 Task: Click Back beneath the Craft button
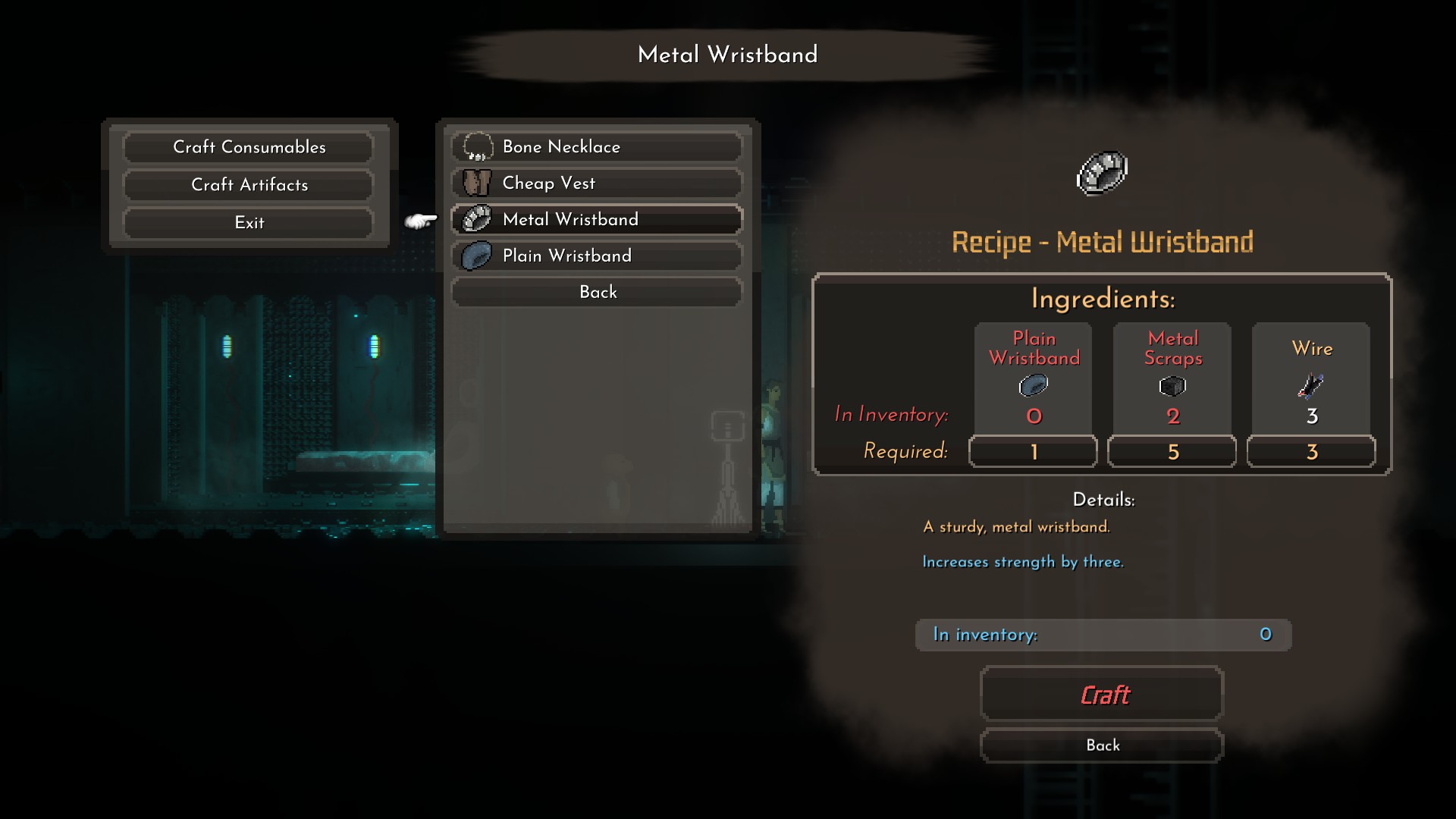pyautogui.click(x=1102, y=745)
